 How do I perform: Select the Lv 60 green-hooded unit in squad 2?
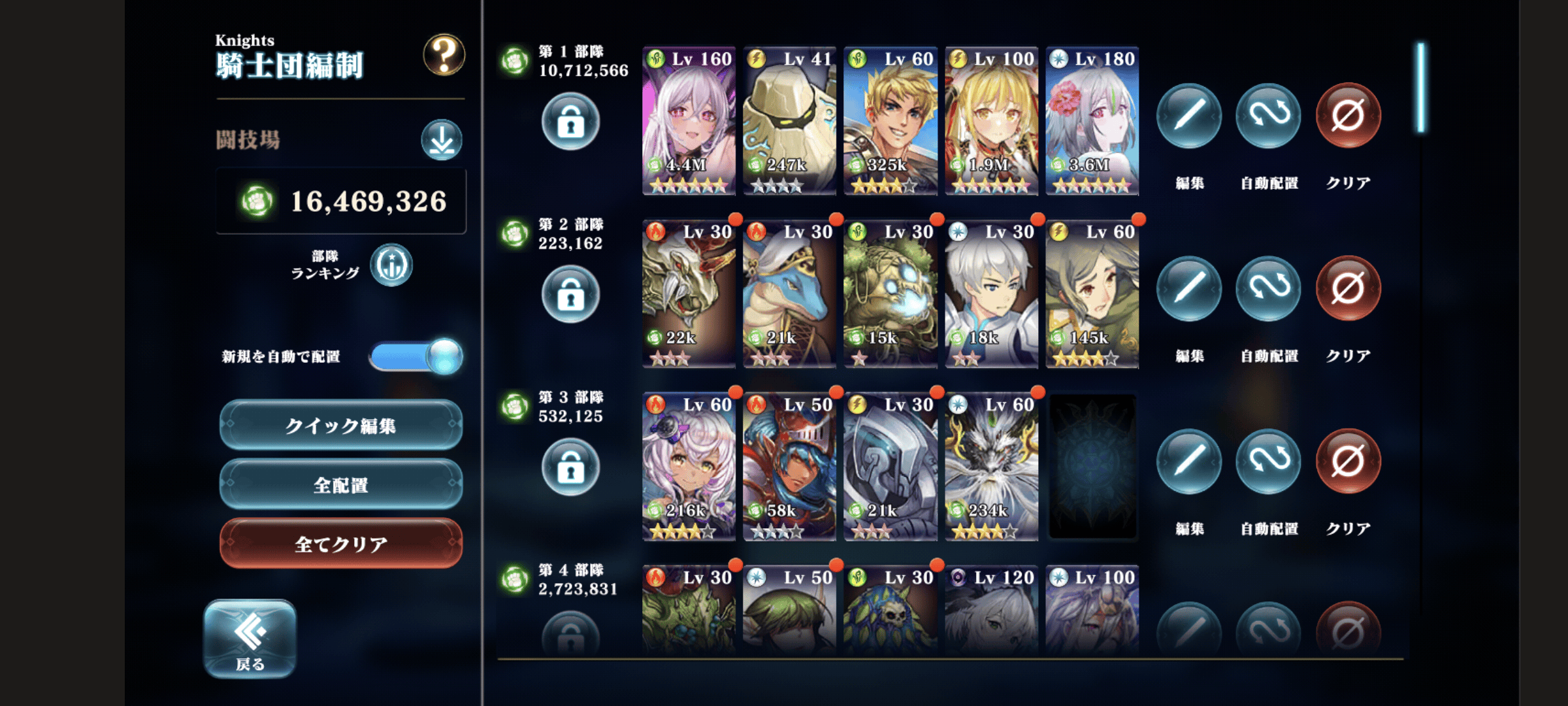[x=1092, y=294]
